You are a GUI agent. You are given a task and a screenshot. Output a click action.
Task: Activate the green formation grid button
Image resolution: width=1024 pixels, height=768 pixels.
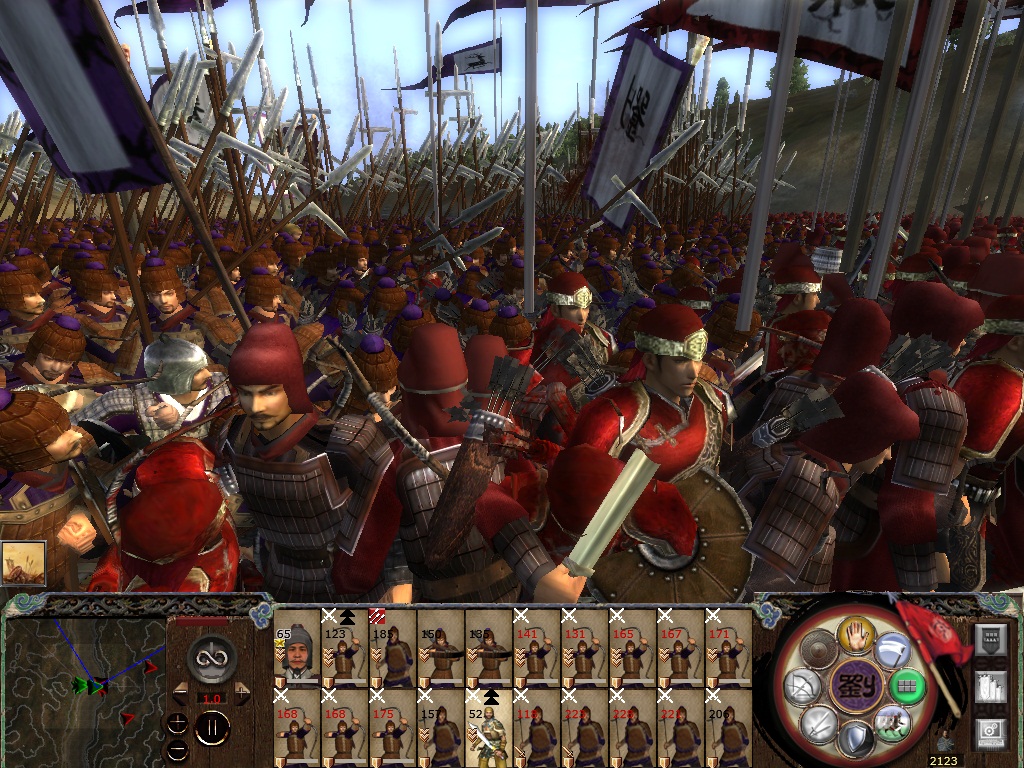(906, 688)
